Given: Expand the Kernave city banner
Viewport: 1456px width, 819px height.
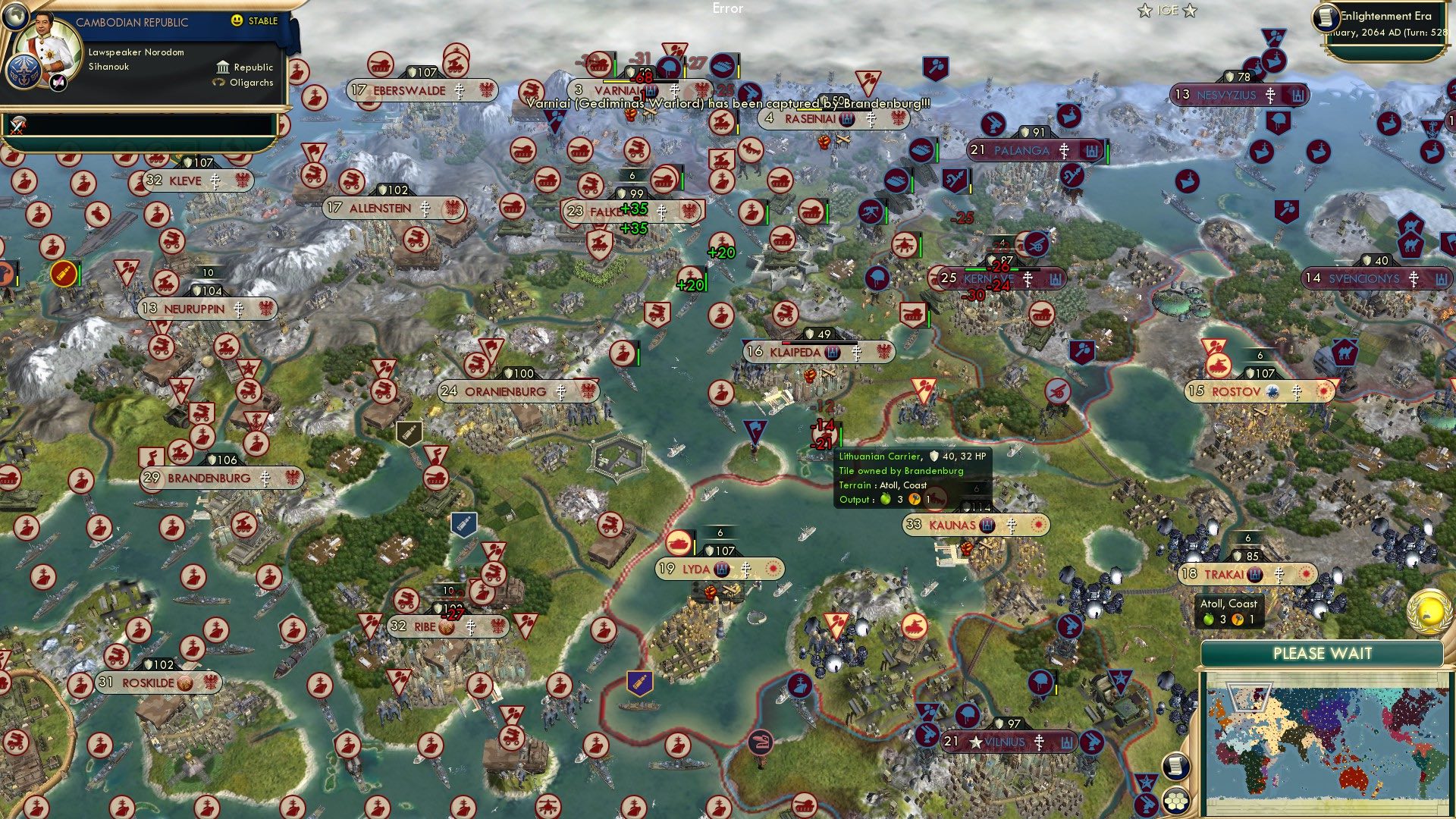Looking at the screenshot, I should tap(990, 278).
